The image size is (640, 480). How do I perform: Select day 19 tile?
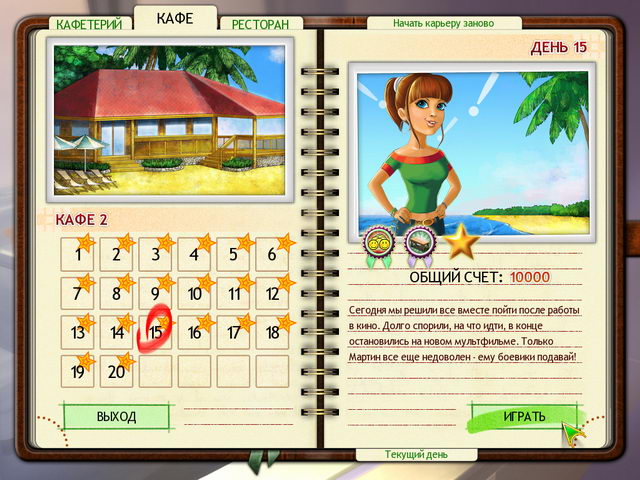pyautogui.click(x=78, y=372)
